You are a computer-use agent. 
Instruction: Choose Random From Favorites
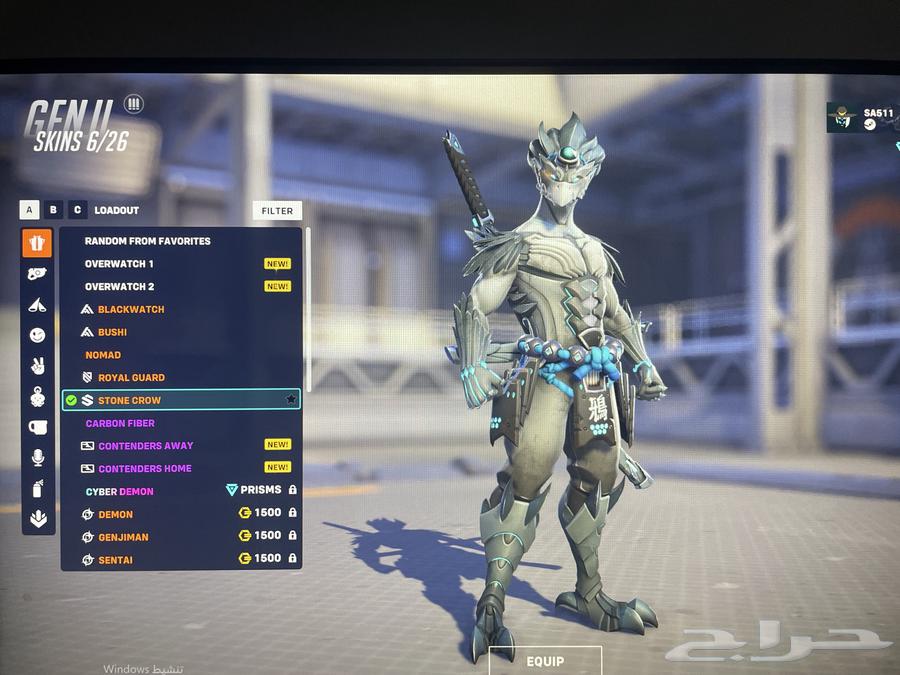coord(147,241)
